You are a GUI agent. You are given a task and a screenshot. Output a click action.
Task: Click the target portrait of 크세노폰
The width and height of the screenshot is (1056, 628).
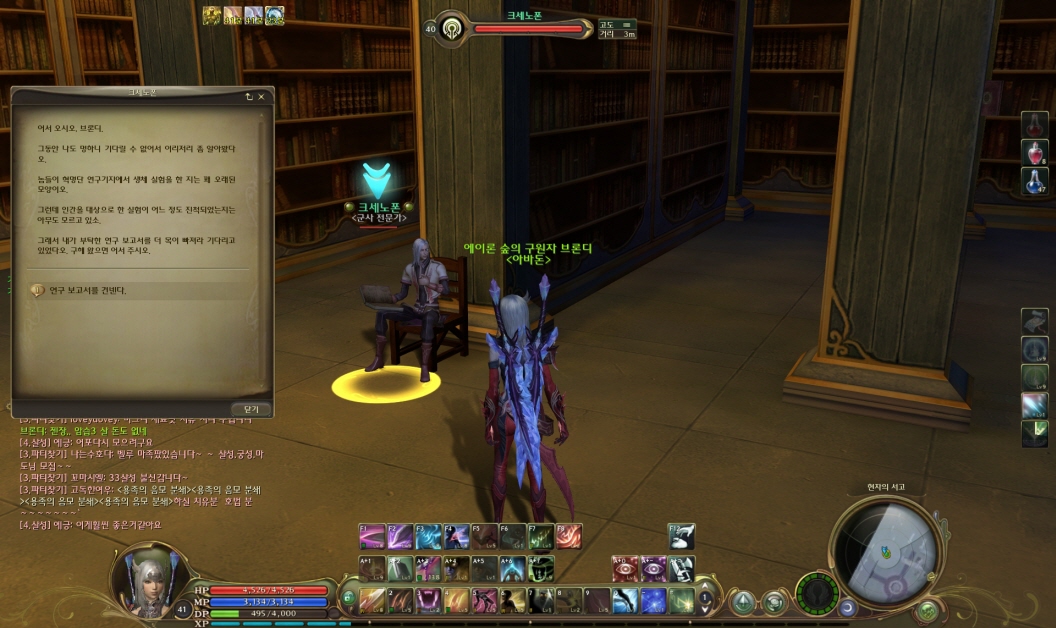(x=453, y=28)
